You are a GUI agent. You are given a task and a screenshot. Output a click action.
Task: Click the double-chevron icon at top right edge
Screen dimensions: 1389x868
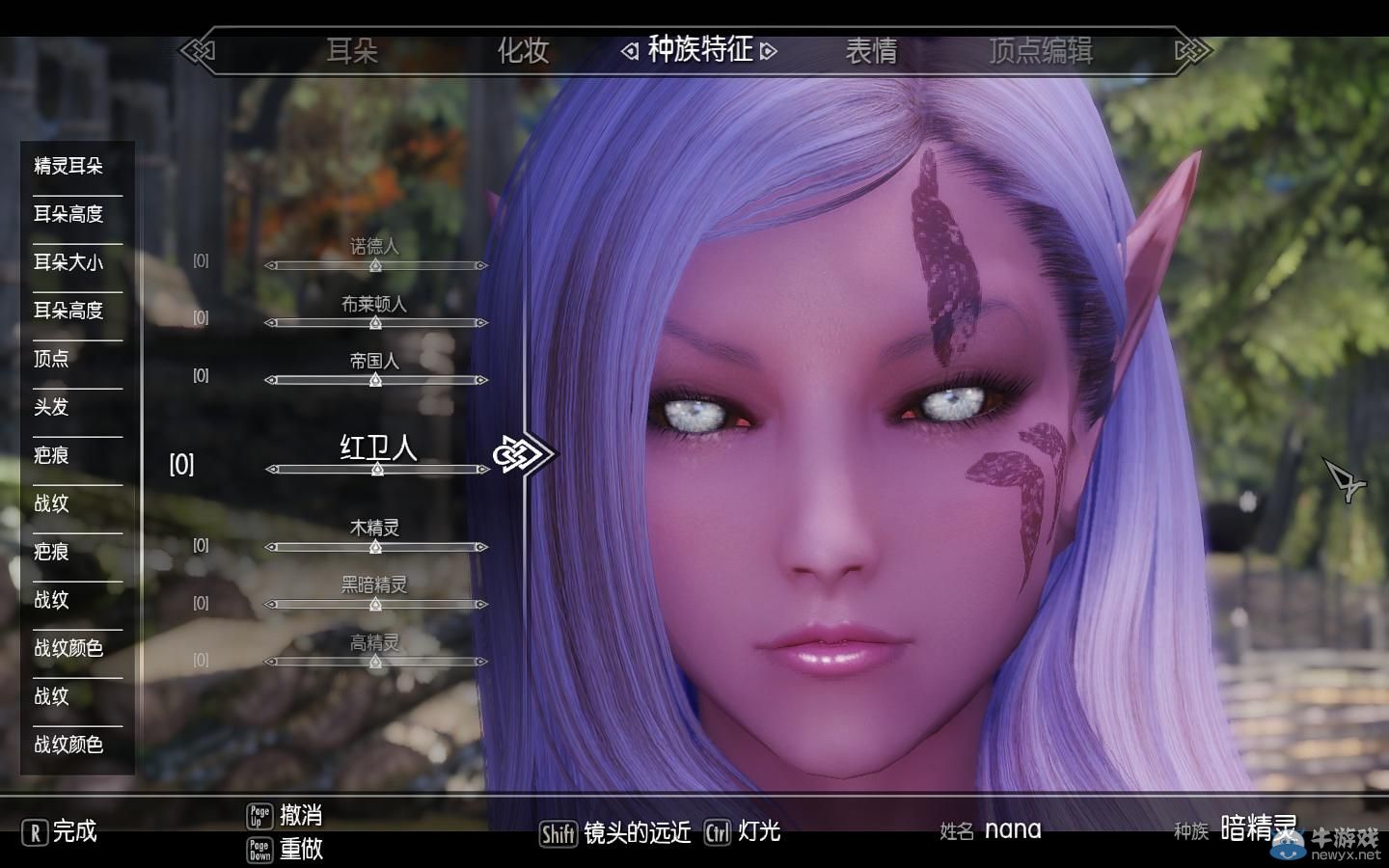point(1189,51)
